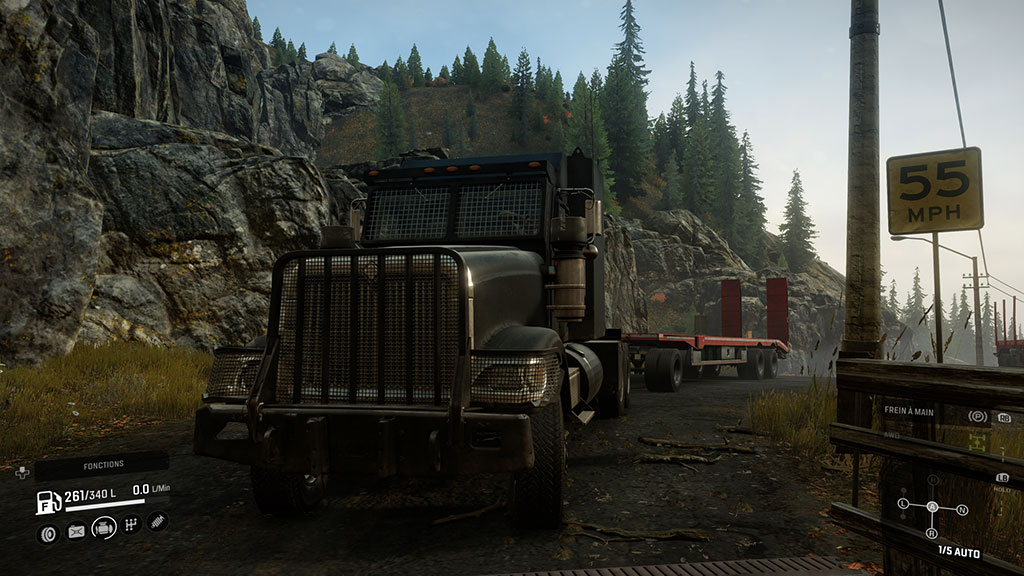
Task: Choose the gearbox status icon
Action: click(131, 524)
